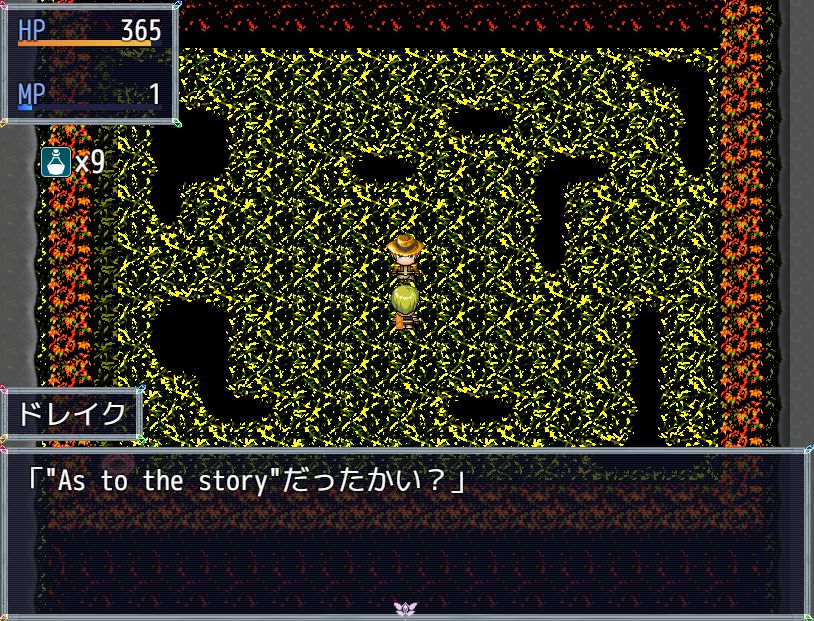Advance dialogue via the butterfly continue indicator

tap(405, 608)
